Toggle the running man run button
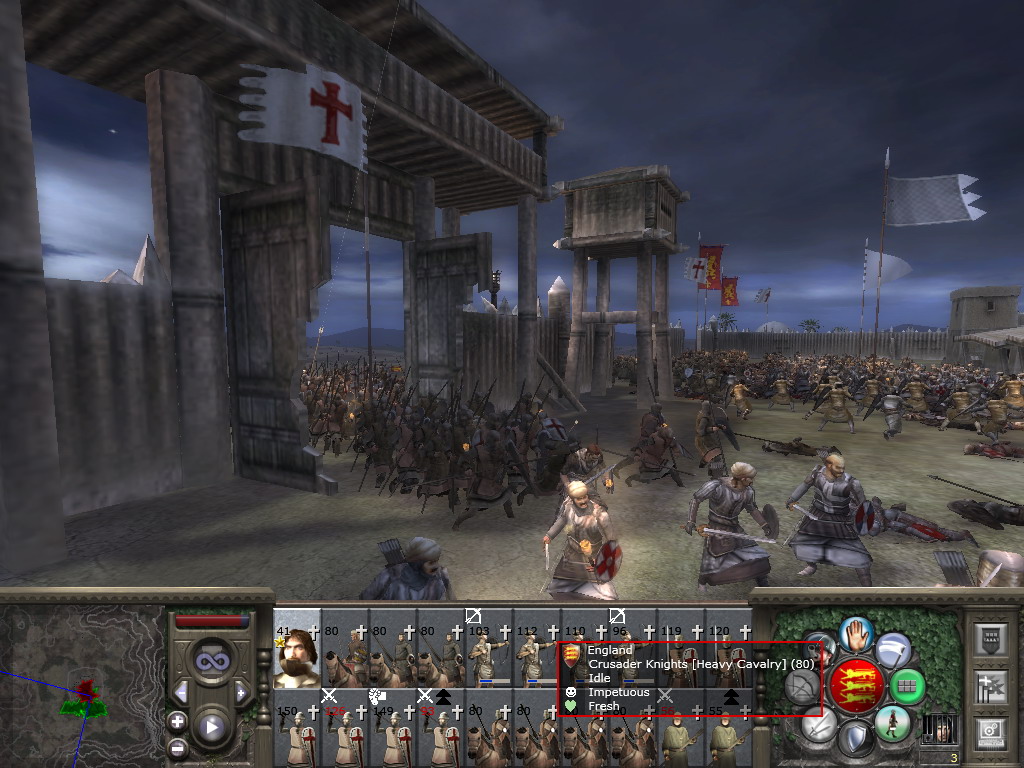Image resolution: width=1024 pixels, height=768 pixels. [892, 723]
